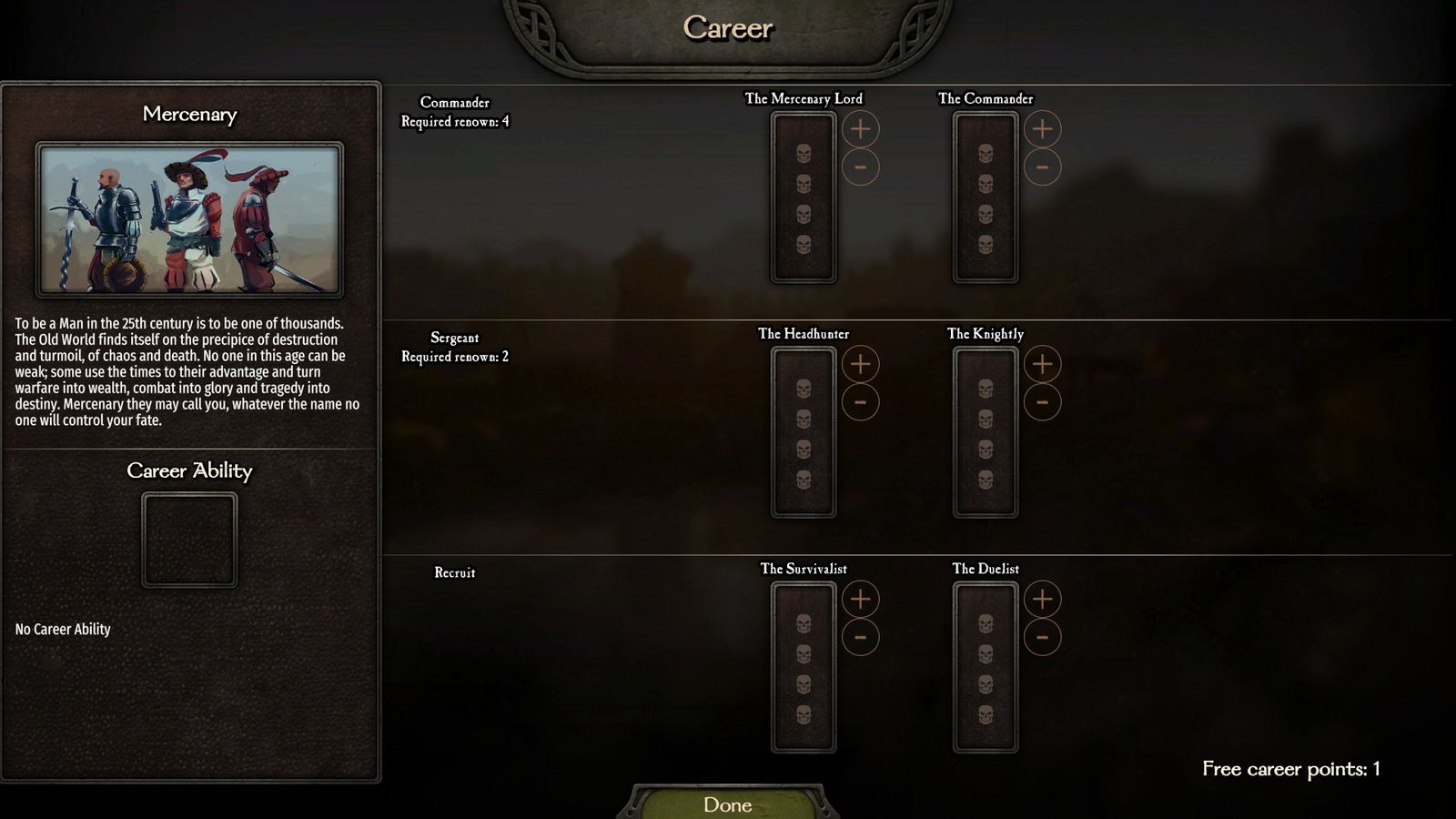Select The Headhunter skull panel

[x=804, y=433]
